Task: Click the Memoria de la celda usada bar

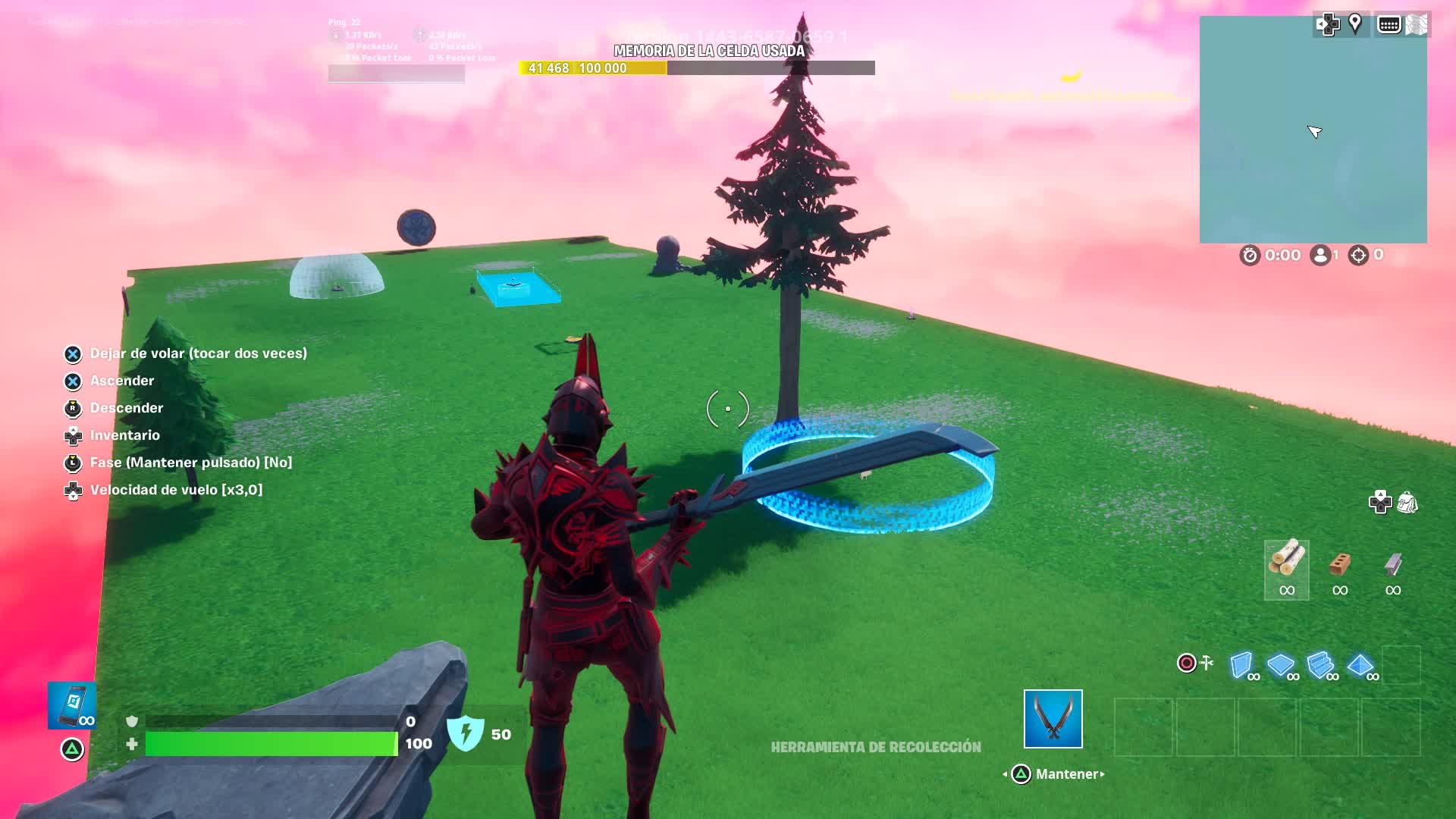Action: (696, 69)
